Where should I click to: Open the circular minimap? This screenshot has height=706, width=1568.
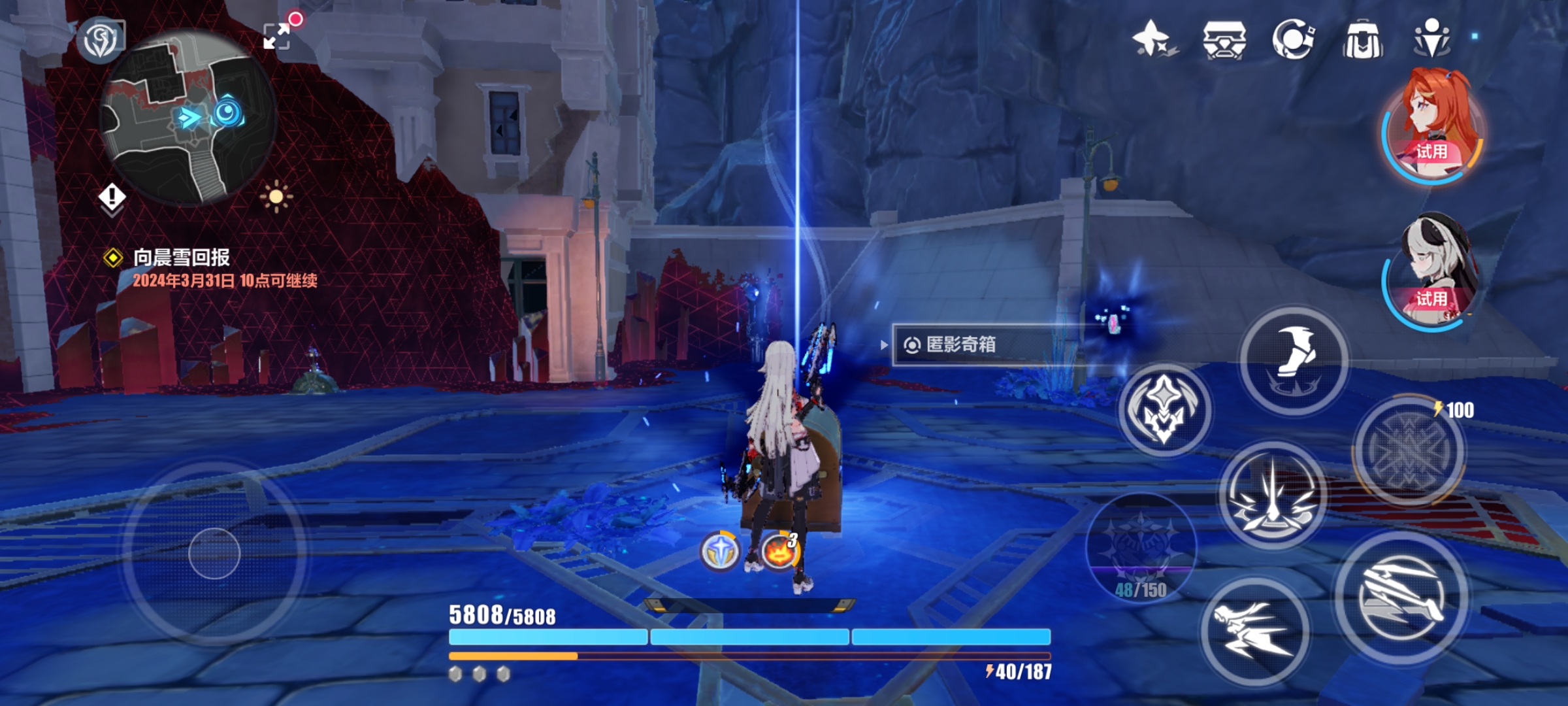point(188,118)
